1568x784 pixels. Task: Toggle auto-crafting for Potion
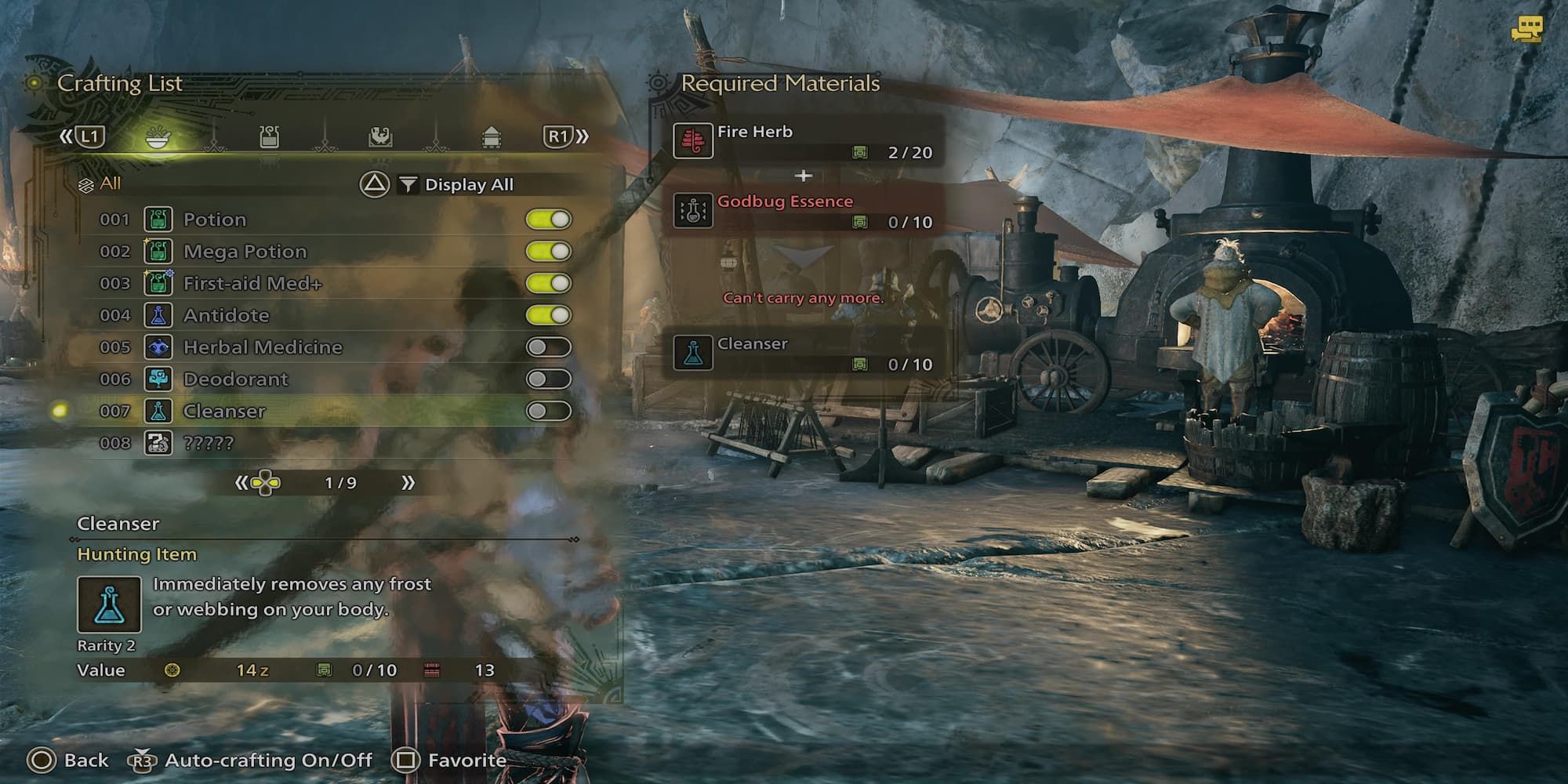coord(549,220)
